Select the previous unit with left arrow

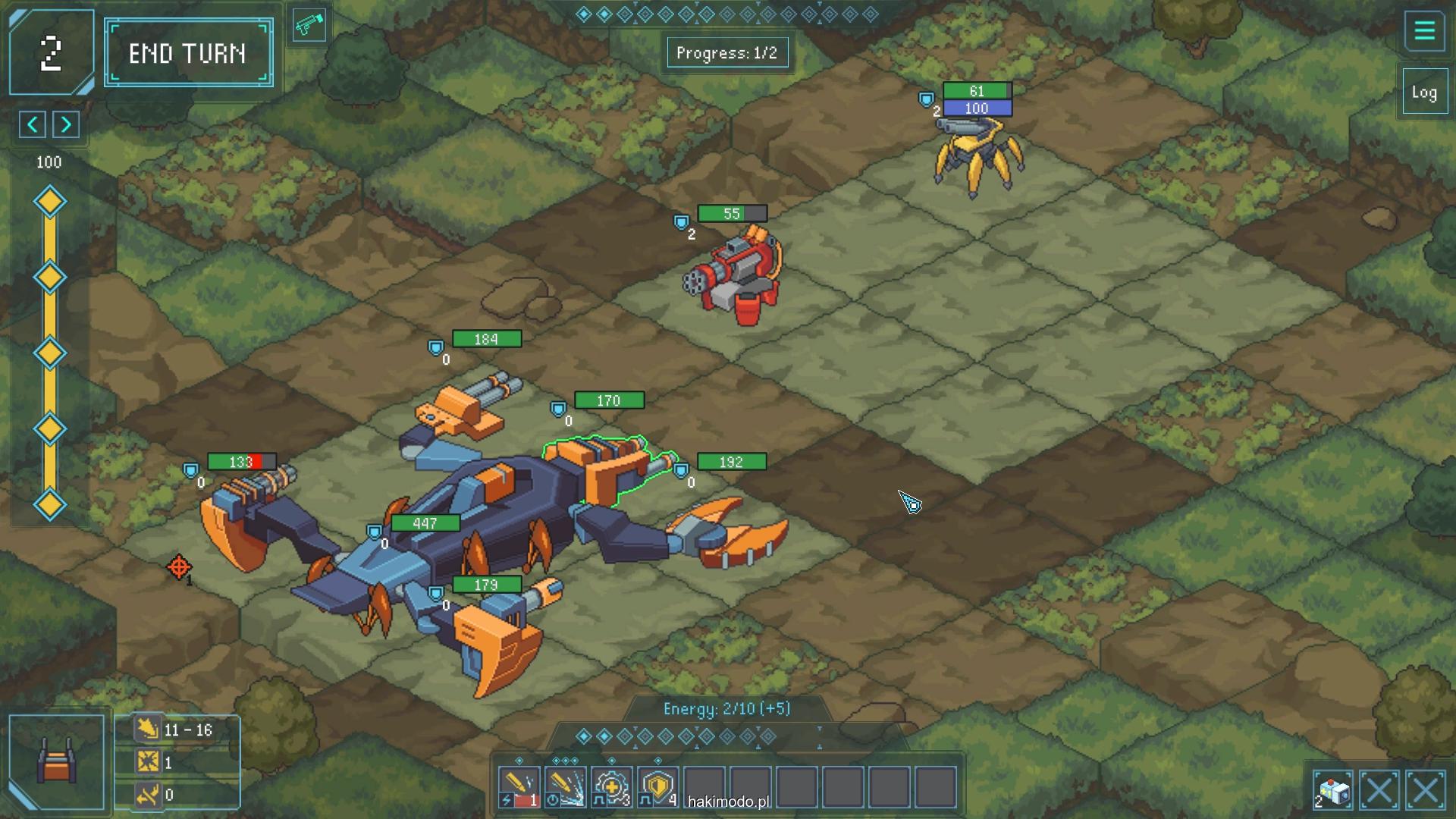pos(33,124)
